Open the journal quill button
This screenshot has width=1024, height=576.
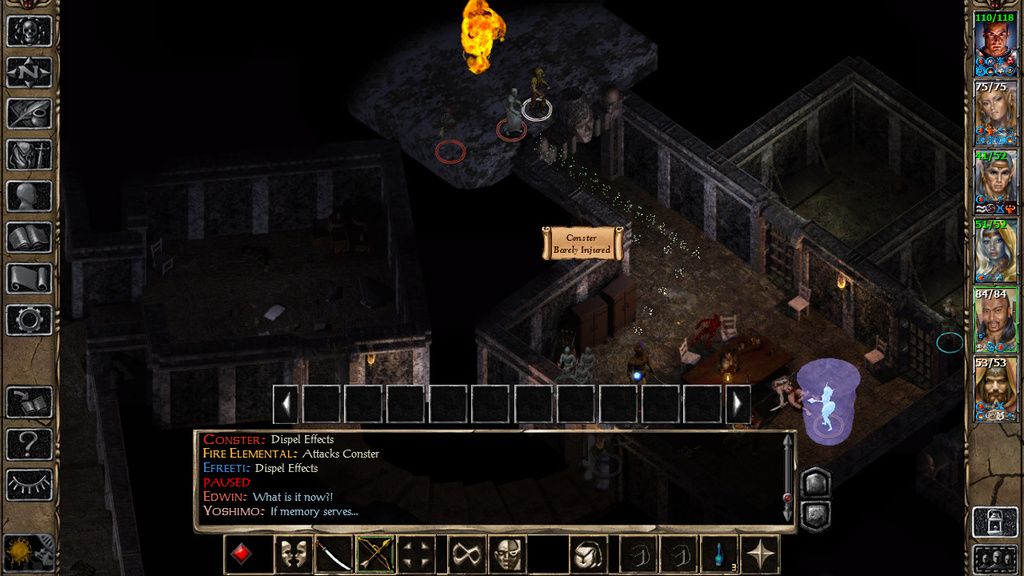pos(29,113)
